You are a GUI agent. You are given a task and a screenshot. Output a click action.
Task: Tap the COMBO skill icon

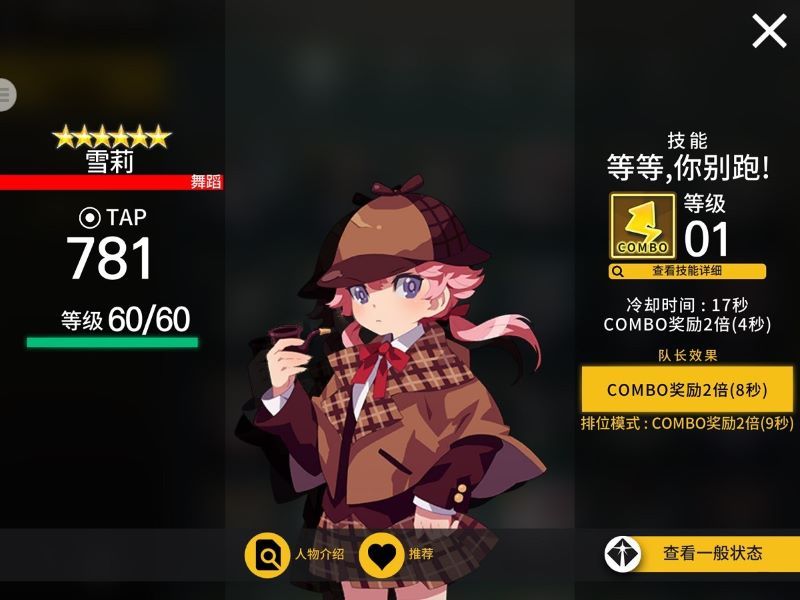click(642, 226)
